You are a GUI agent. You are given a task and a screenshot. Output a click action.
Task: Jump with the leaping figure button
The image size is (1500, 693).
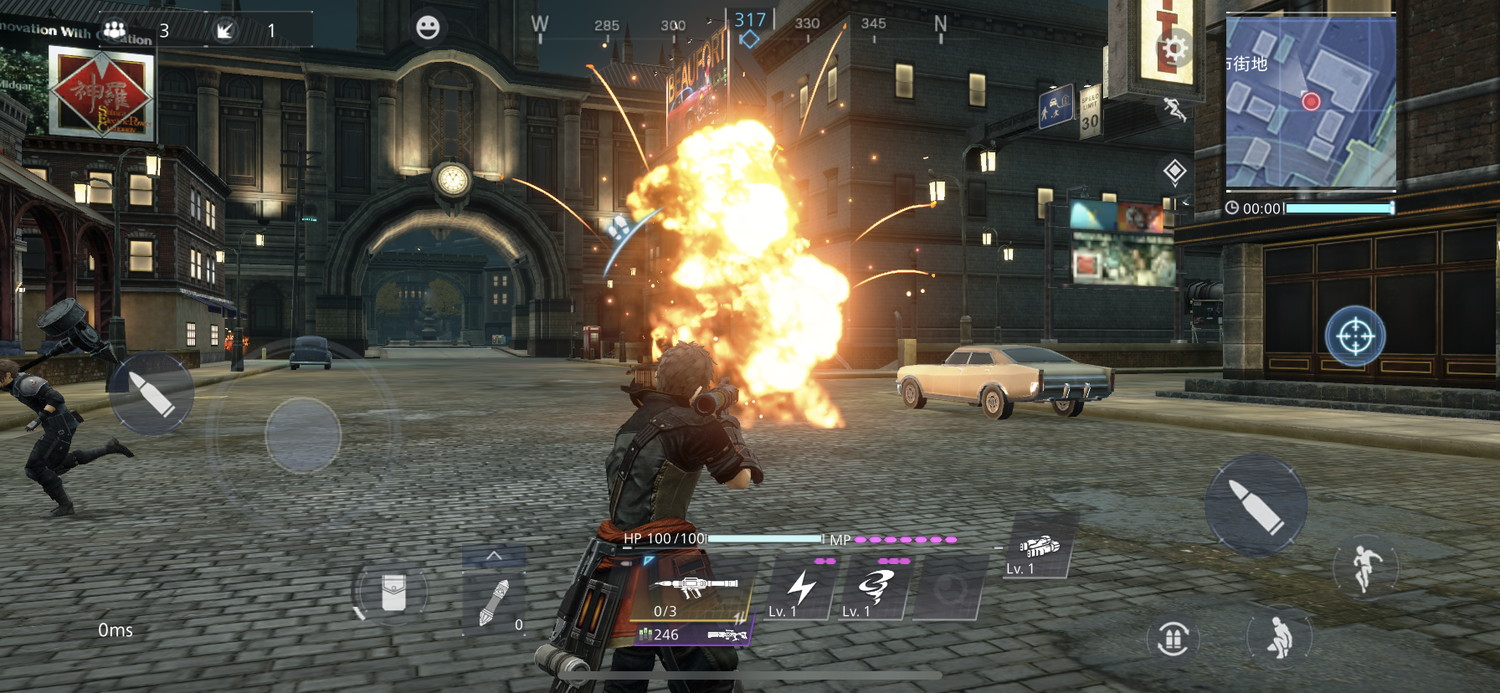pyautogui.click(x=1365, y=566)
